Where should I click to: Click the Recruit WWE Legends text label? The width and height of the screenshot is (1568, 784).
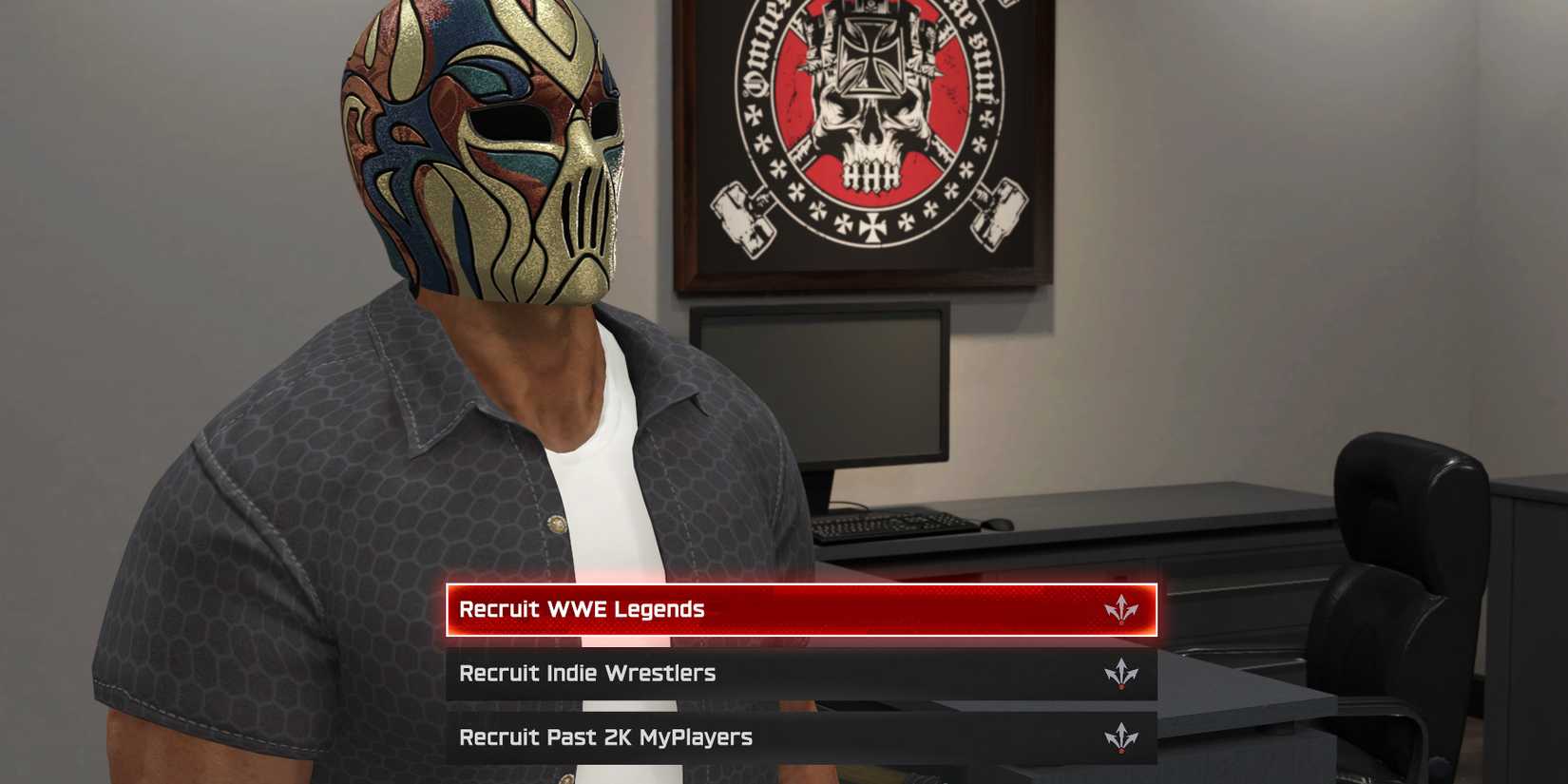point(581,609)
